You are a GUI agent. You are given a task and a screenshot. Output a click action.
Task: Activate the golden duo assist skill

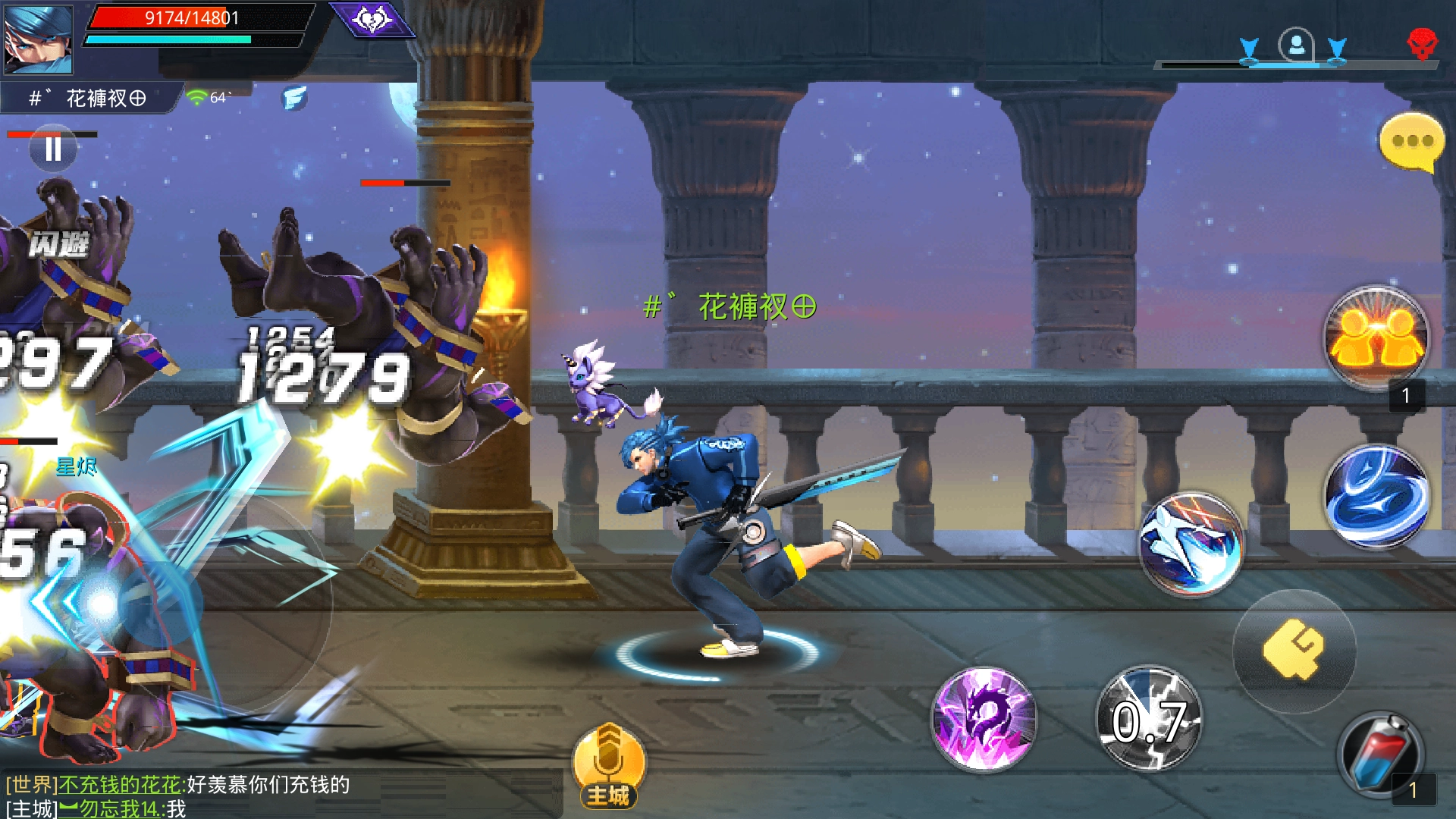(1376, 337)
